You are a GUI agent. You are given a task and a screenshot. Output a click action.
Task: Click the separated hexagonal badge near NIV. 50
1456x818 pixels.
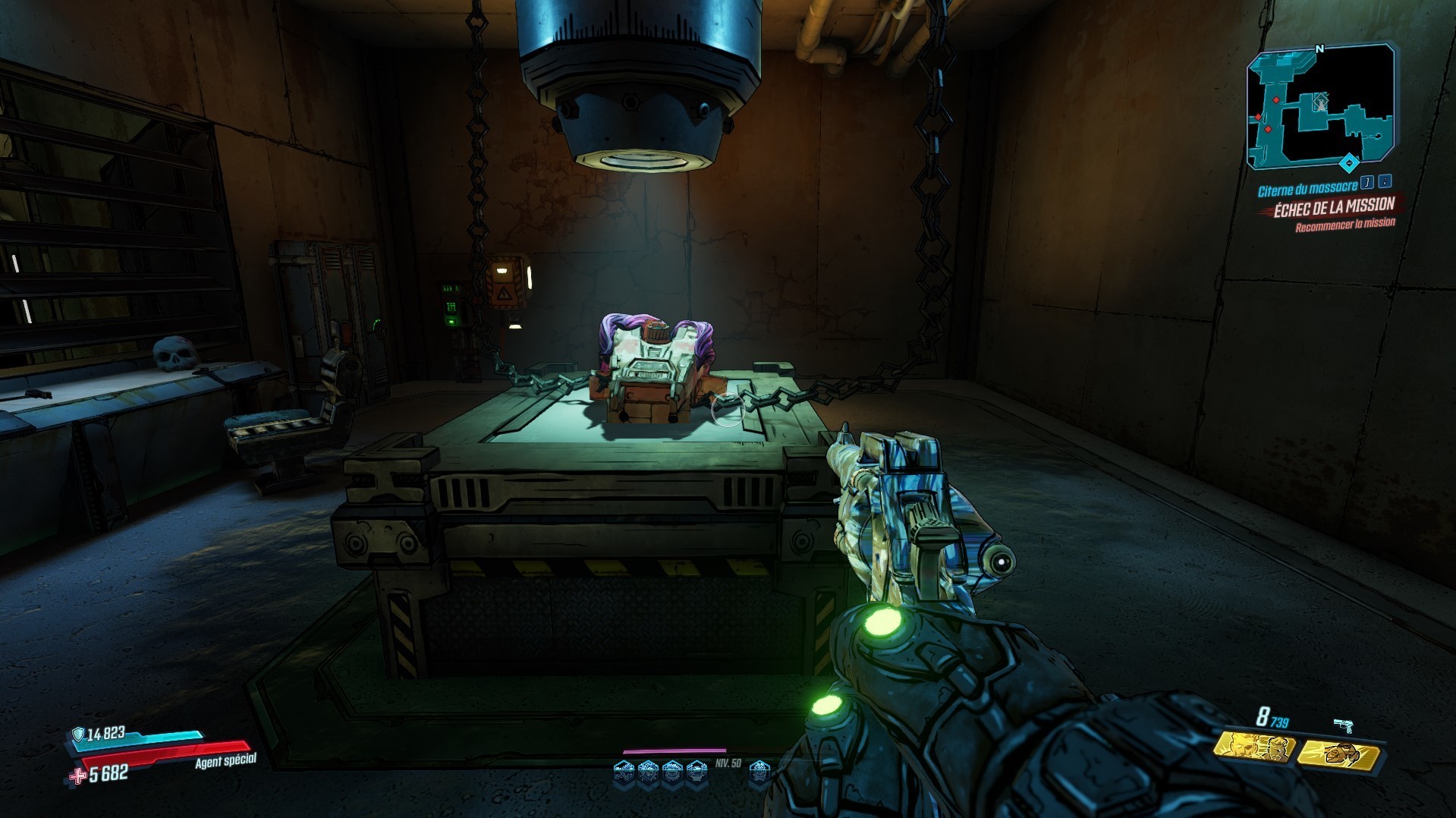[x=760, y=772]
